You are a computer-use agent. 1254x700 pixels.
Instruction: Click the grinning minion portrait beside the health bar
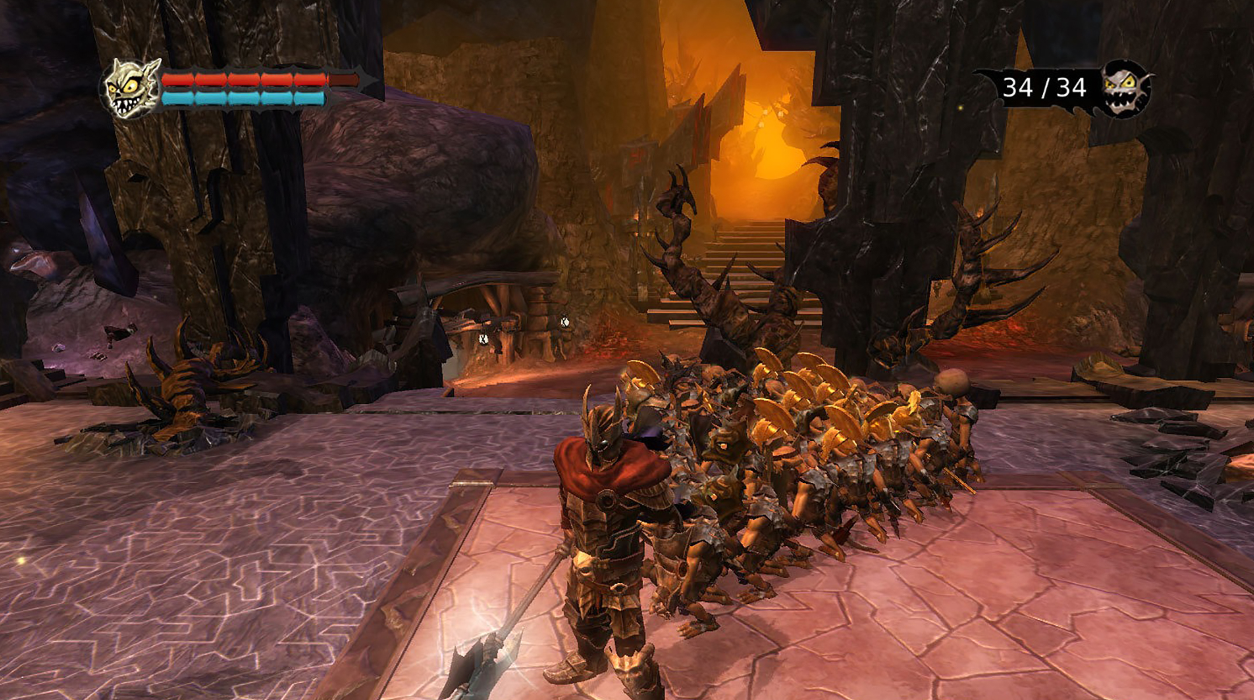131,88
